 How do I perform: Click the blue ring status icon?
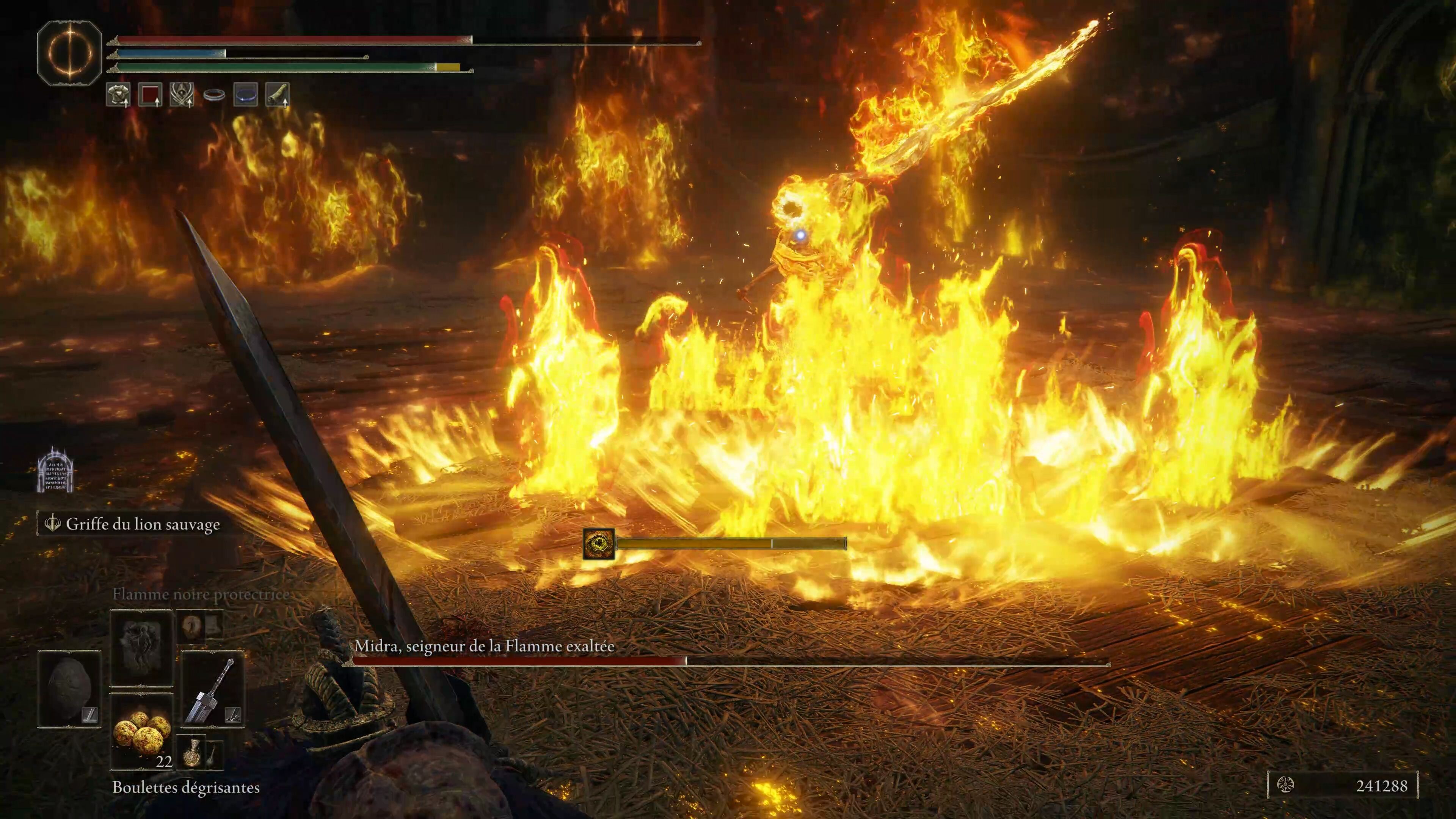point(245,94)
